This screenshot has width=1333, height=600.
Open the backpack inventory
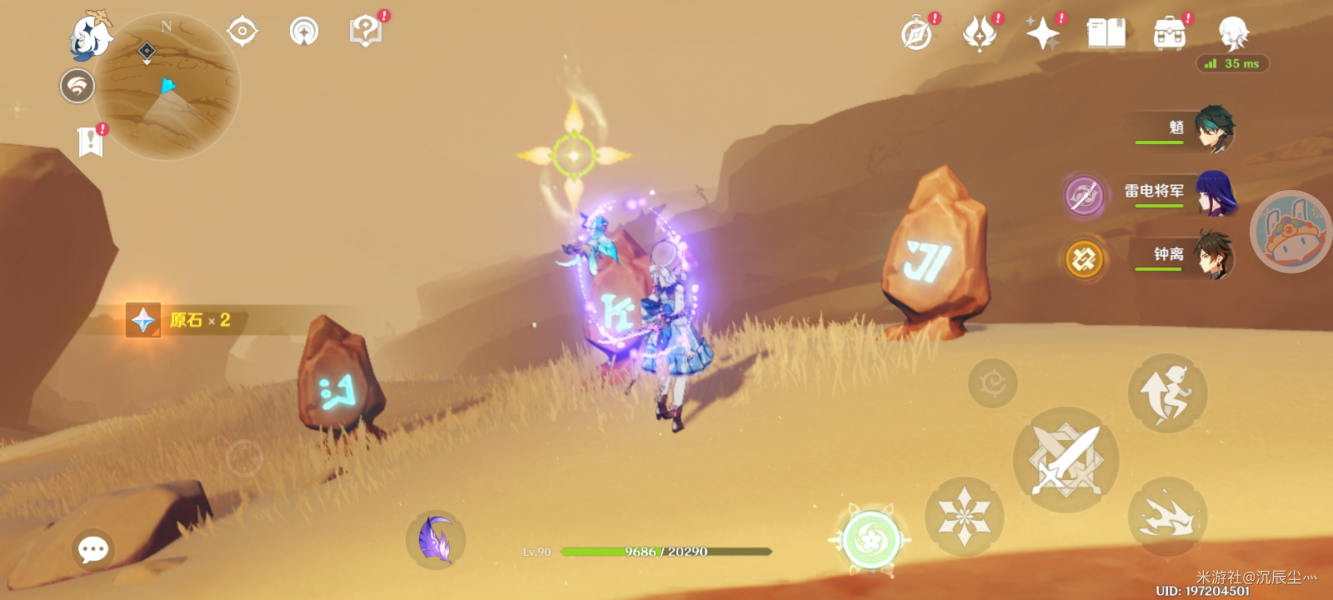[1169, 33]
